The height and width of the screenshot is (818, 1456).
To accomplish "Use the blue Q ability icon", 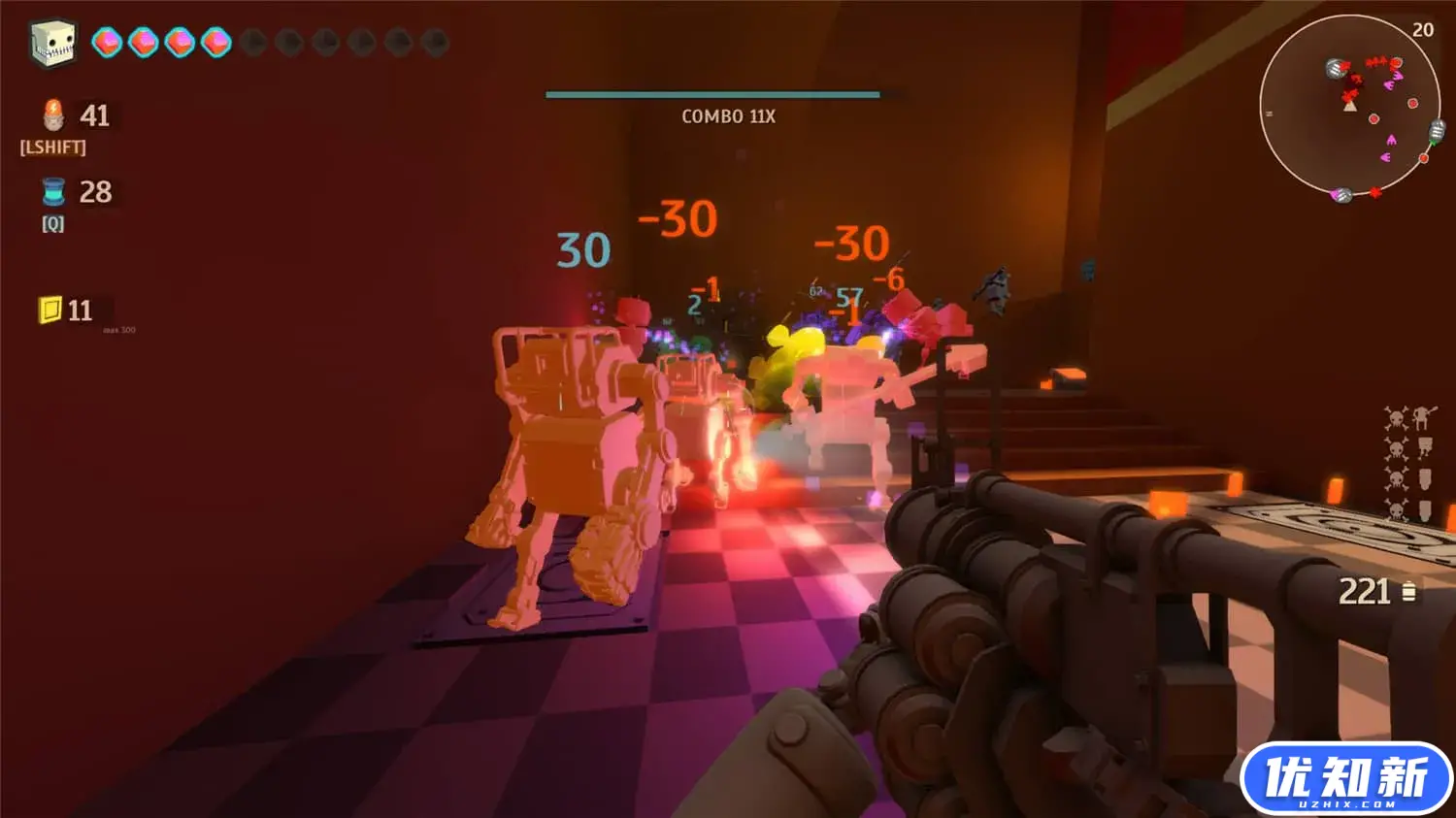I will pyautogui.click(x=53, y=191).
